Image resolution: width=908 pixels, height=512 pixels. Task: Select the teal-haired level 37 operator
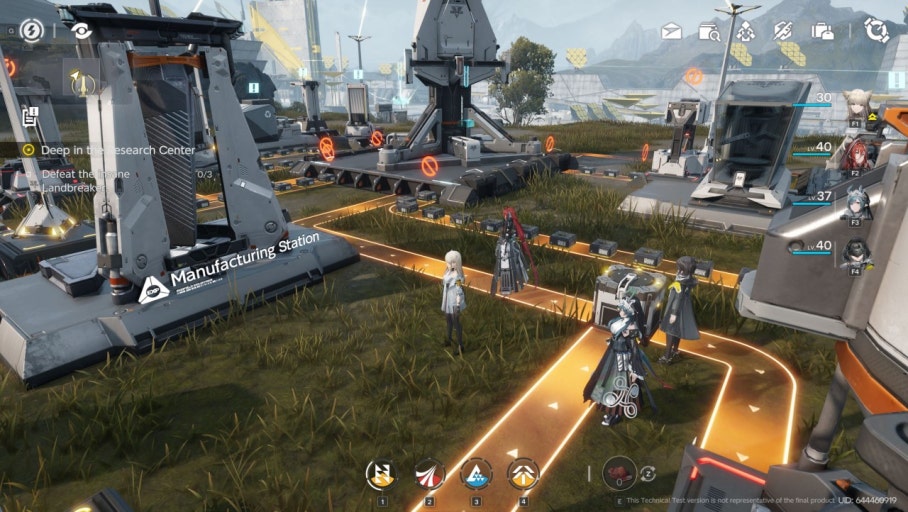pos(856,205)
